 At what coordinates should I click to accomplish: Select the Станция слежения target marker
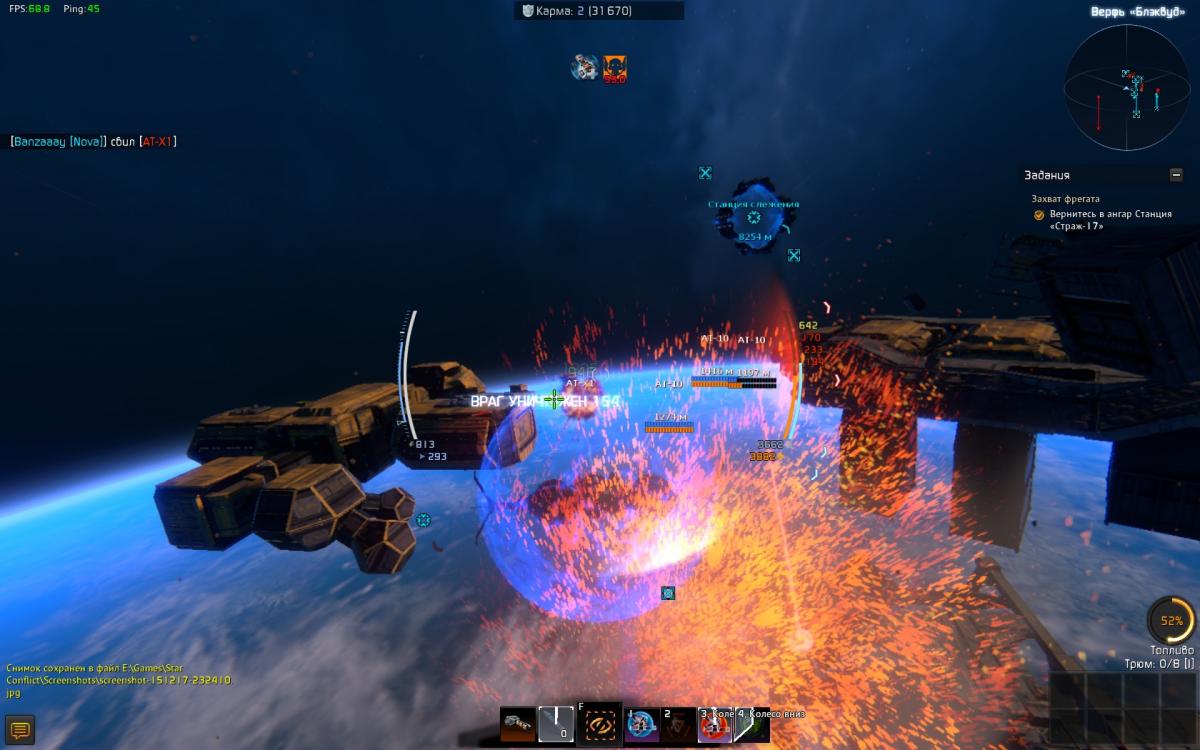click(754, 217)
